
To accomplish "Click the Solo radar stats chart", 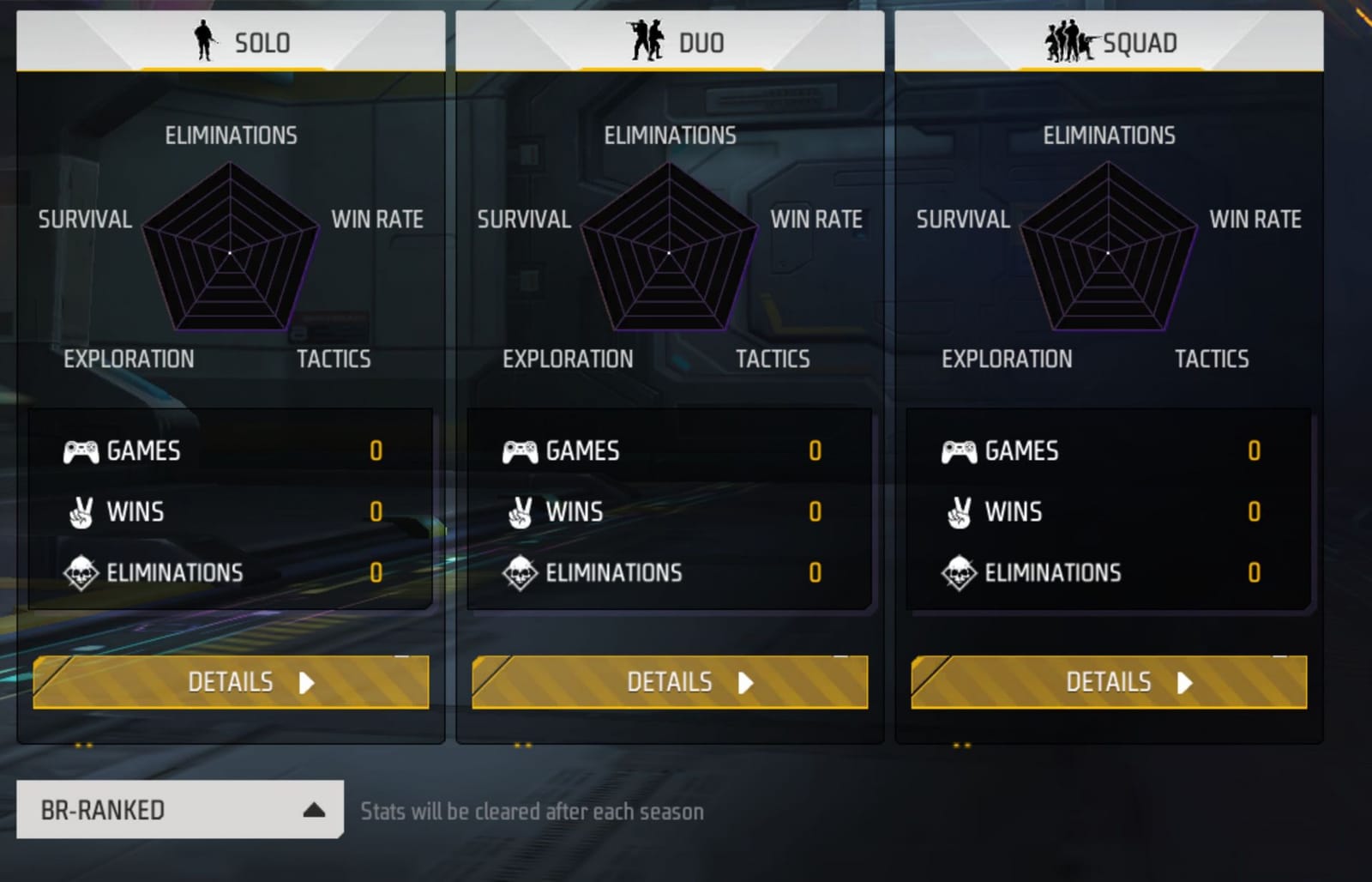I will pos(230,253).
